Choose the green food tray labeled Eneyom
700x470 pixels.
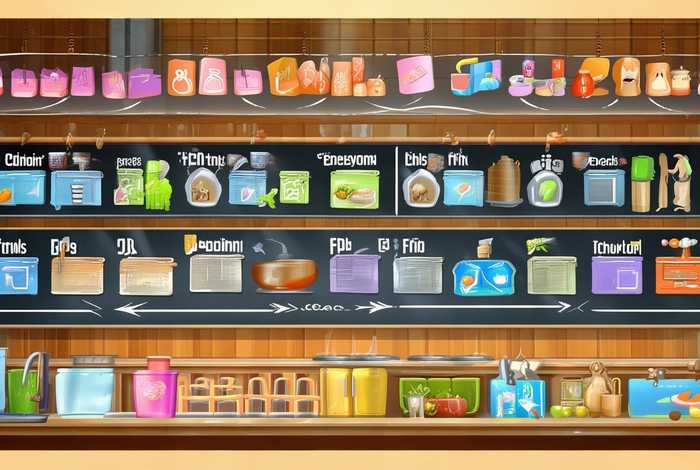pos(354,188)
